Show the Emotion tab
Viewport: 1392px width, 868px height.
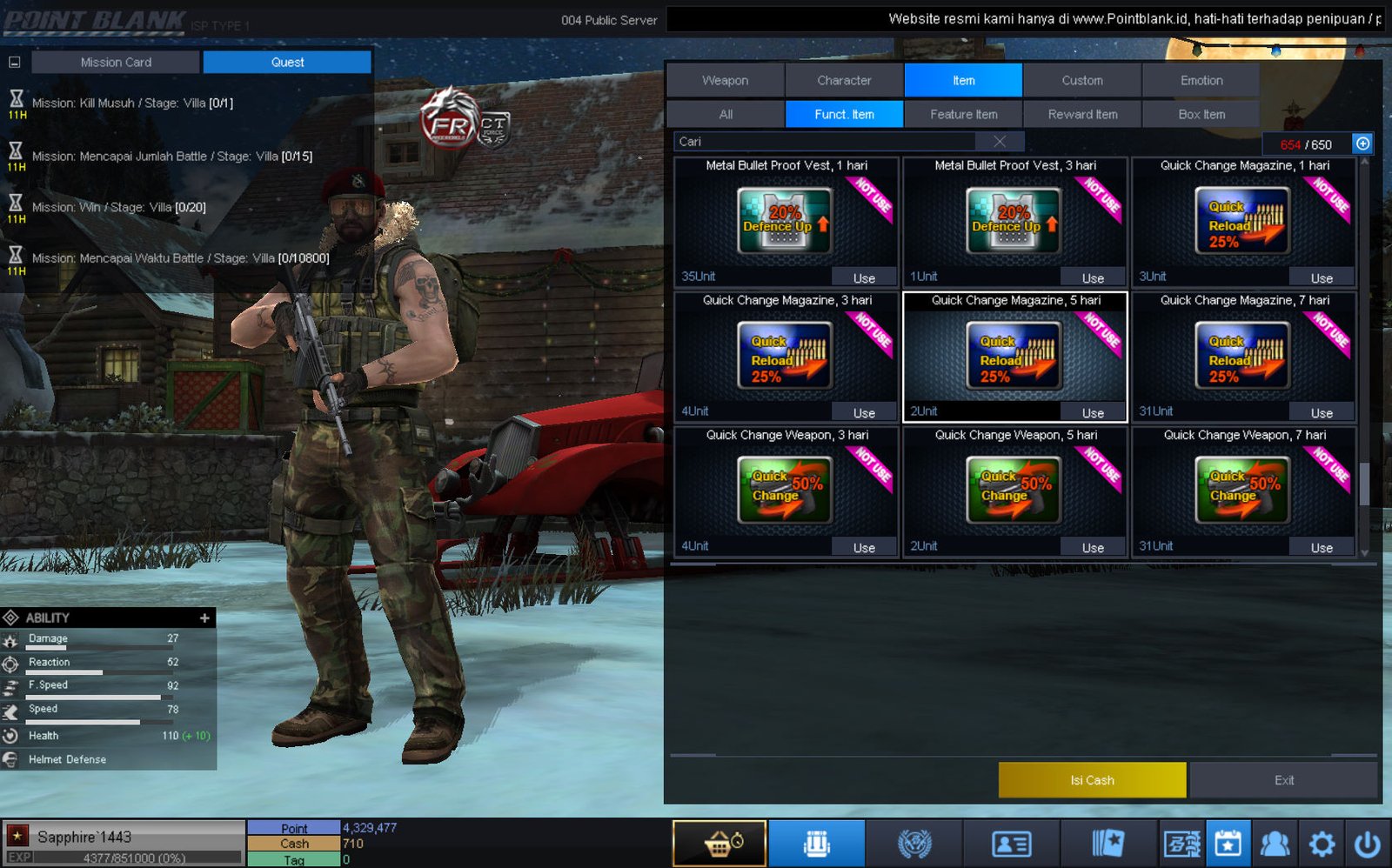1201,80
